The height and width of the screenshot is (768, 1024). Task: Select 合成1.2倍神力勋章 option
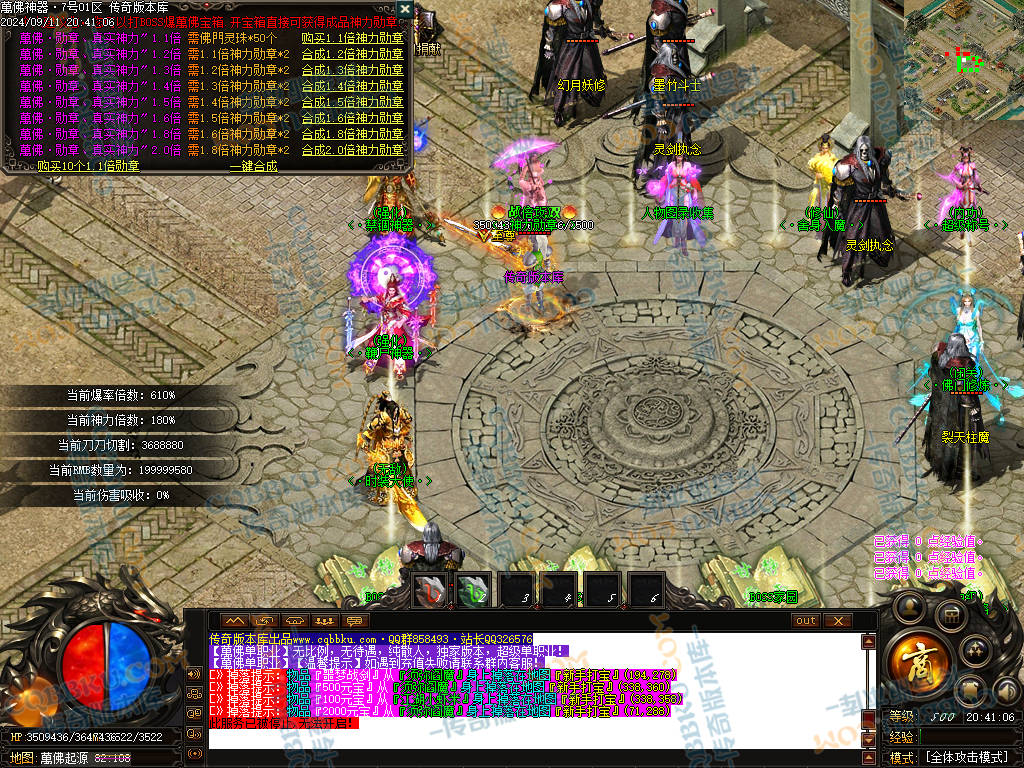pyautogui.click(x=352, y=54)
